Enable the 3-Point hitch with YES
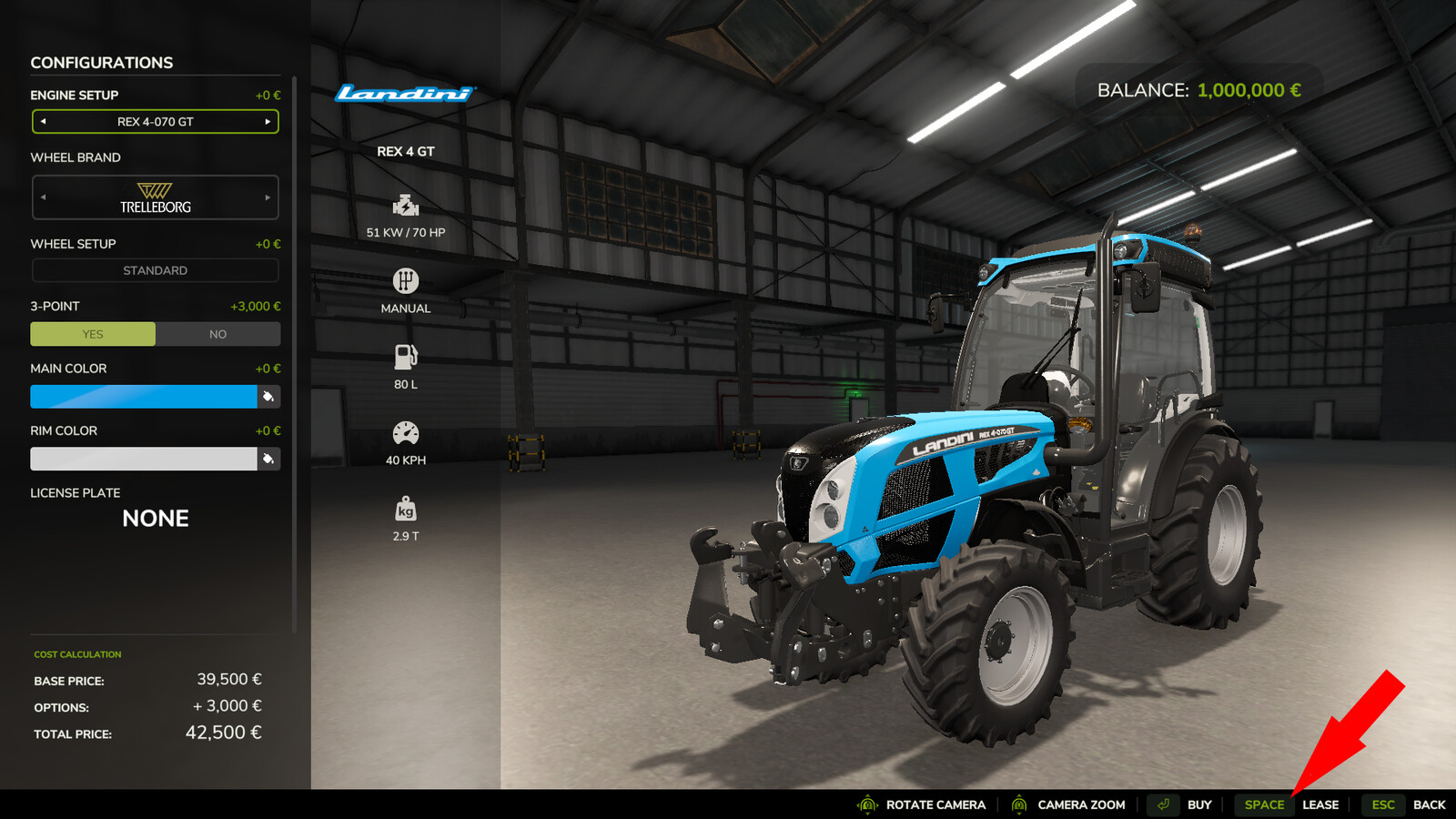This screenshot has height=819, width=1456. [92, 334]
